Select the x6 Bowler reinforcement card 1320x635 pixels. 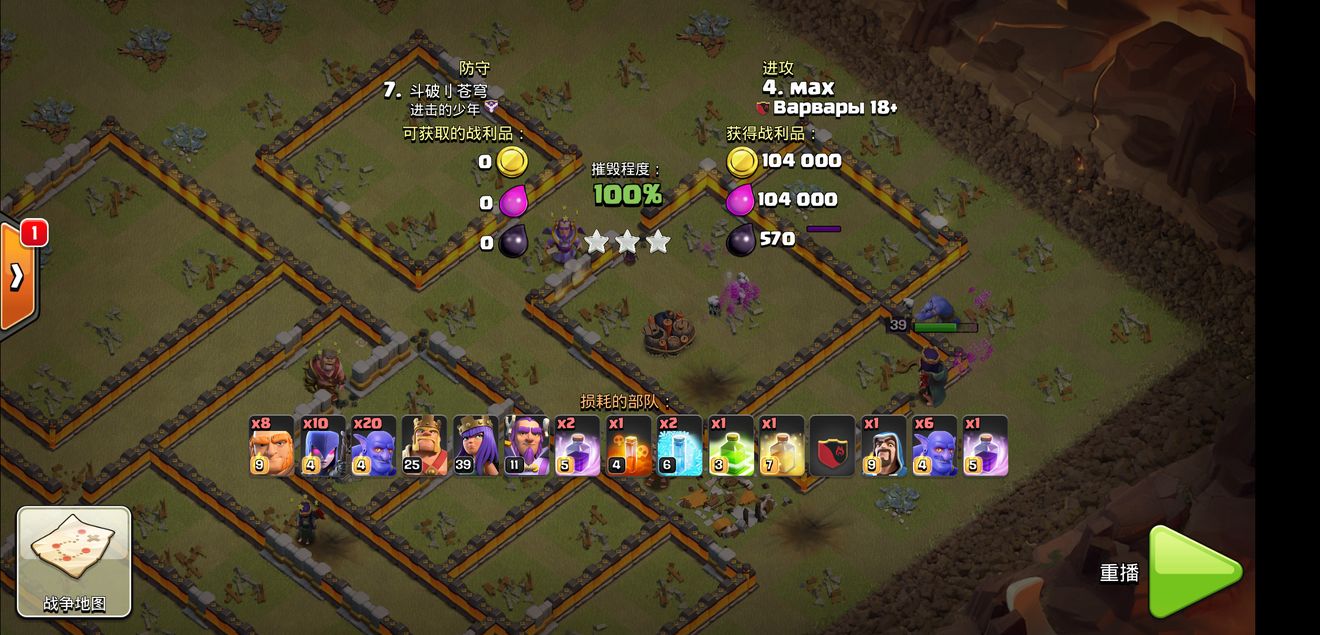click(x=934, y=446)
